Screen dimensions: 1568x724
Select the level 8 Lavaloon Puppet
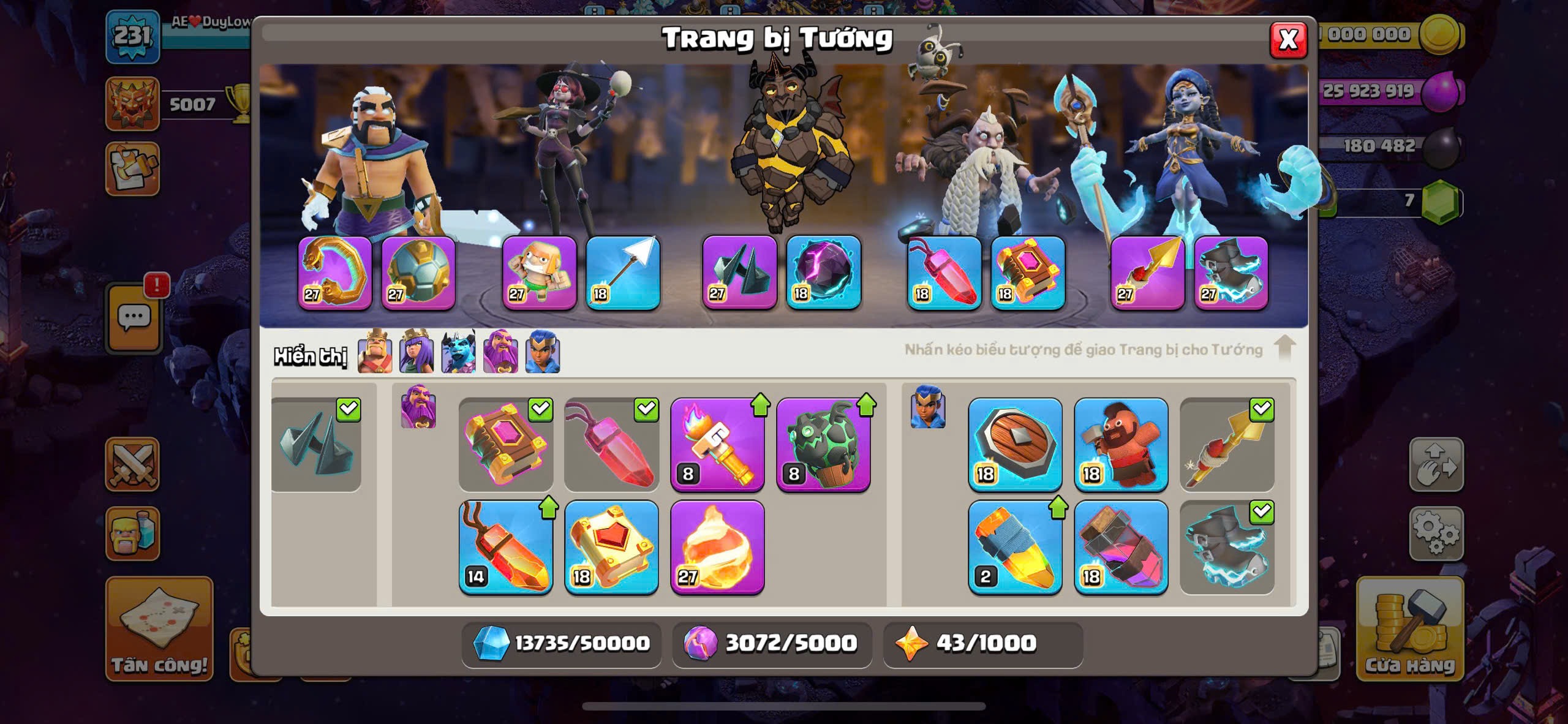coord(823,445)
